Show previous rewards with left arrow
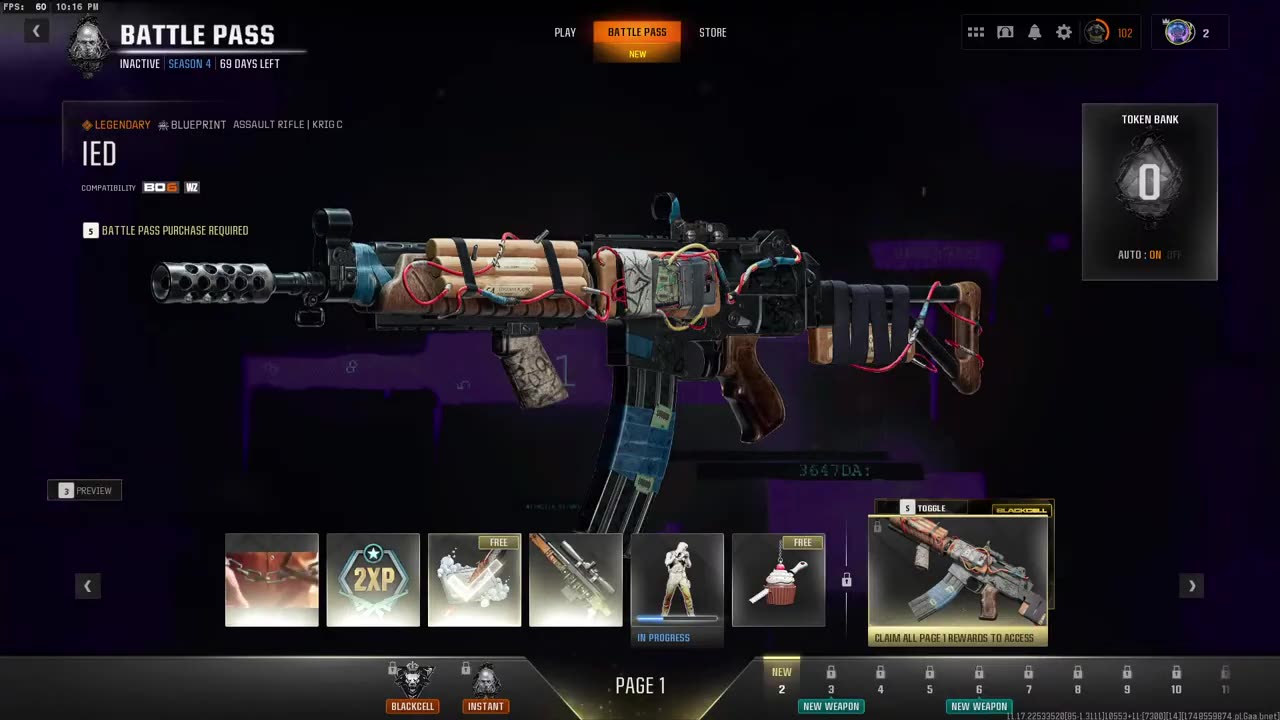1280x720 pixels. click(88, 586)
